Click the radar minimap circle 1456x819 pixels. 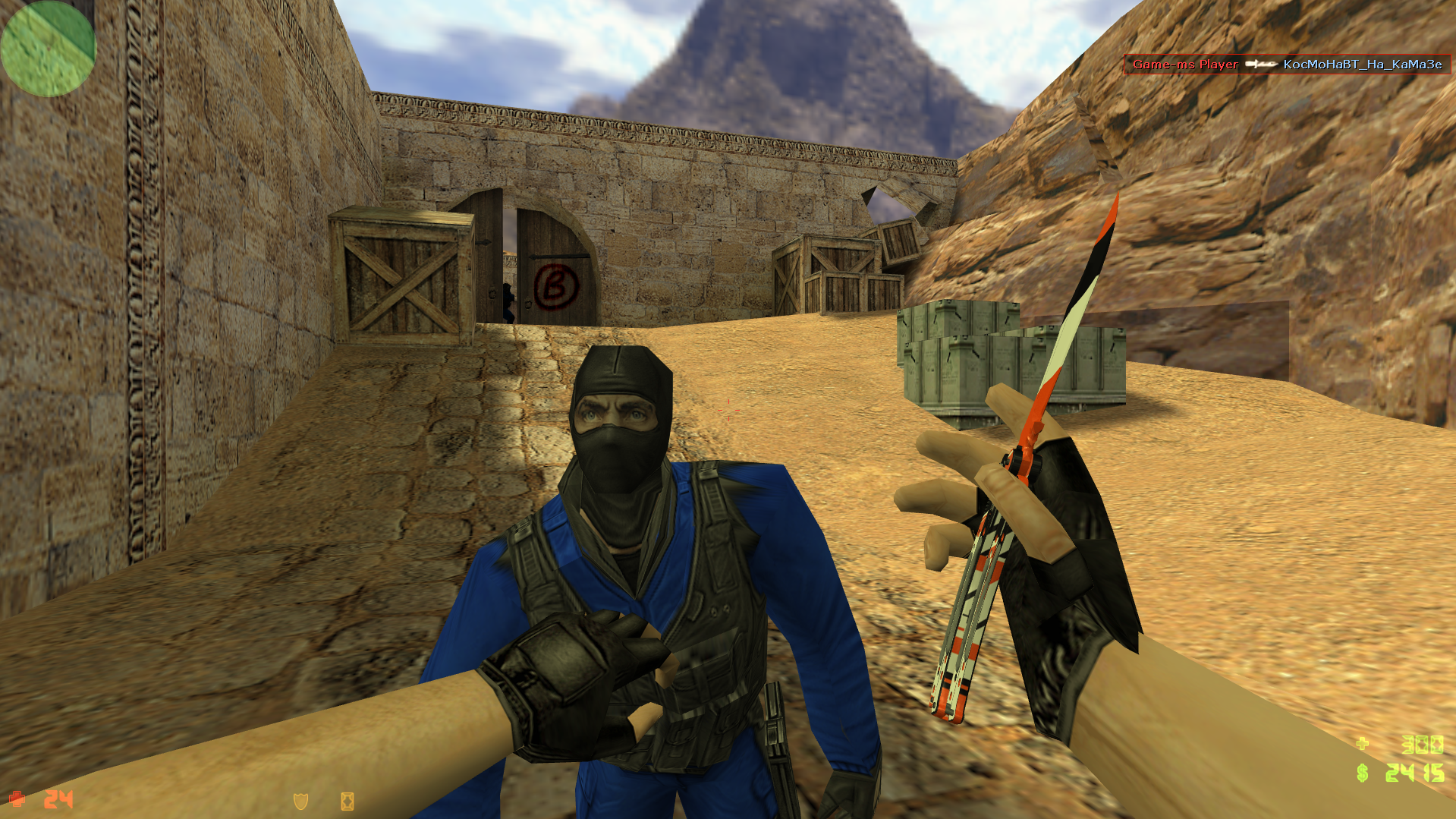coord(48,48)
